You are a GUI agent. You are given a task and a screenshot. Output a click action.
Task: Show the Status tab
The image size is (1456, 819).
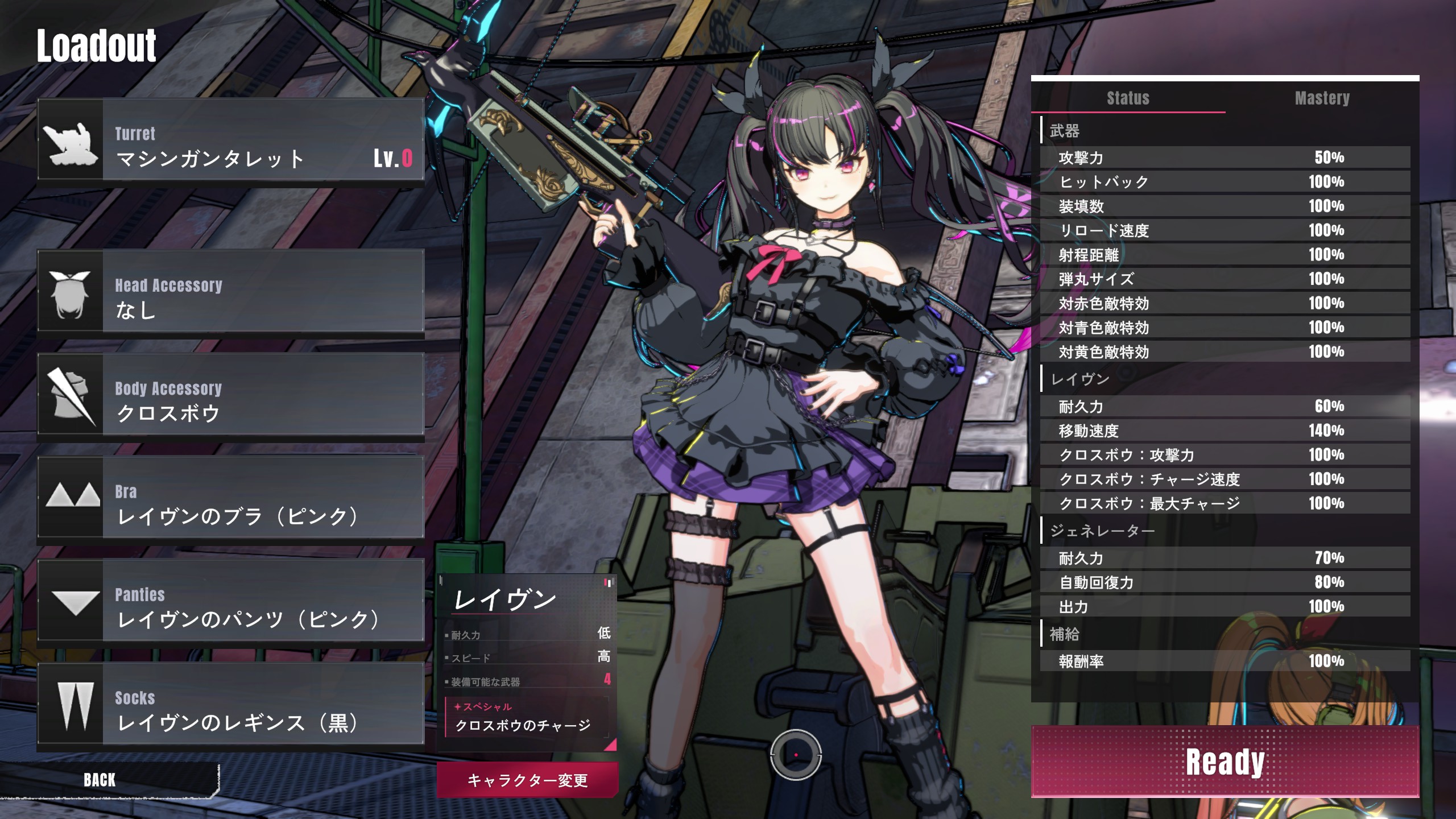(1128, 98)
